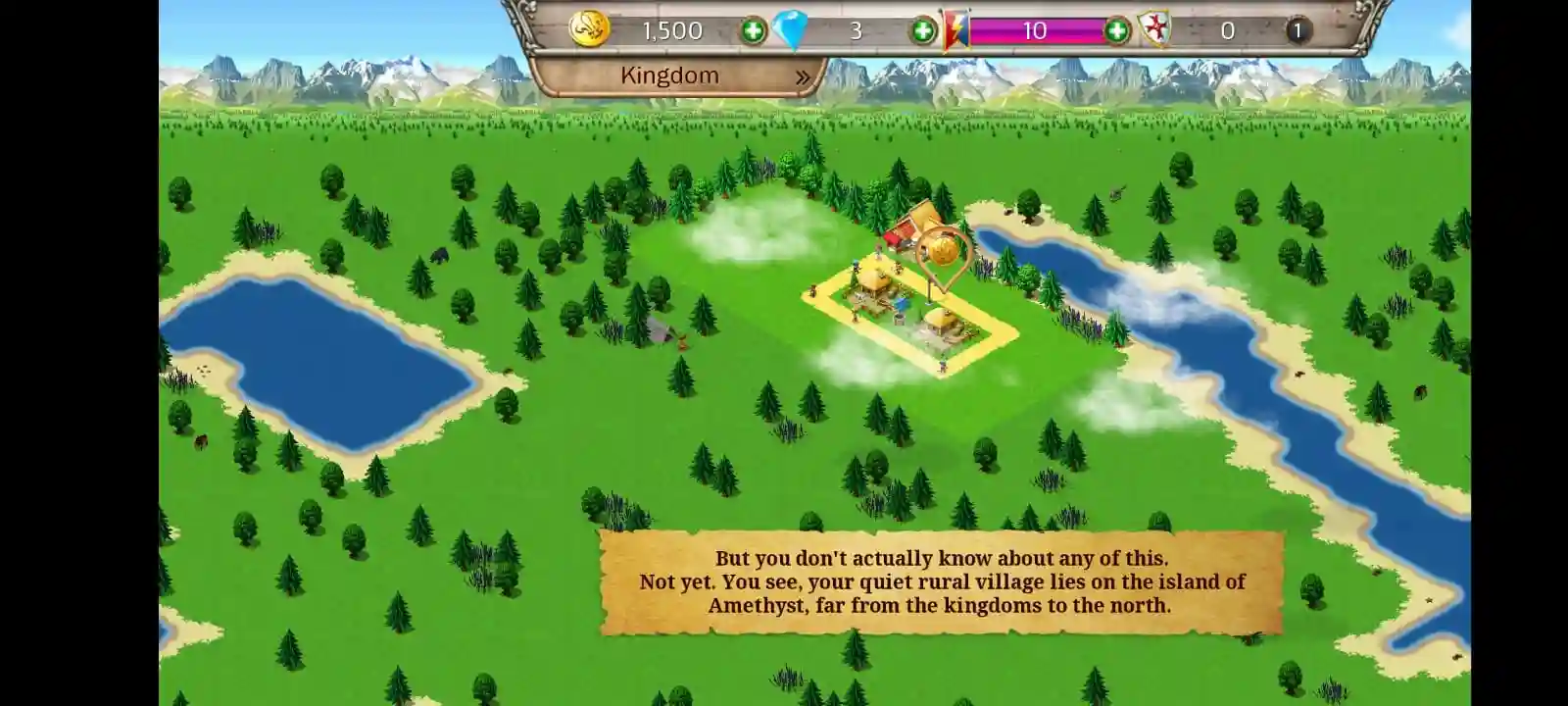Image resolution: width=1568 pixels, height=706 pixels.
Task: Click the gold count reading 1,500
Action: coord(670,30)
